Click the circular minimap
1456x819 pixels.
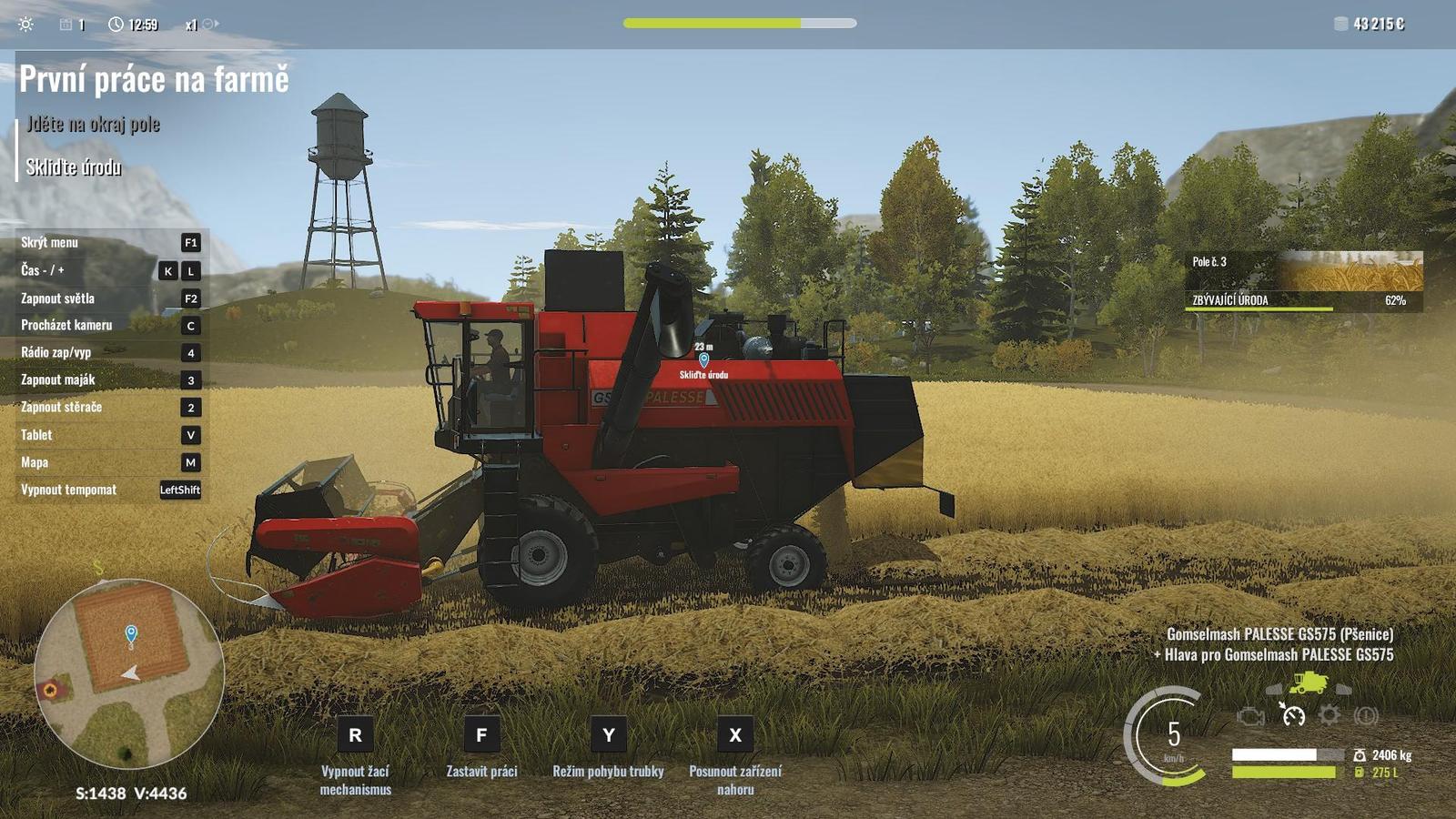pos(129,672)
